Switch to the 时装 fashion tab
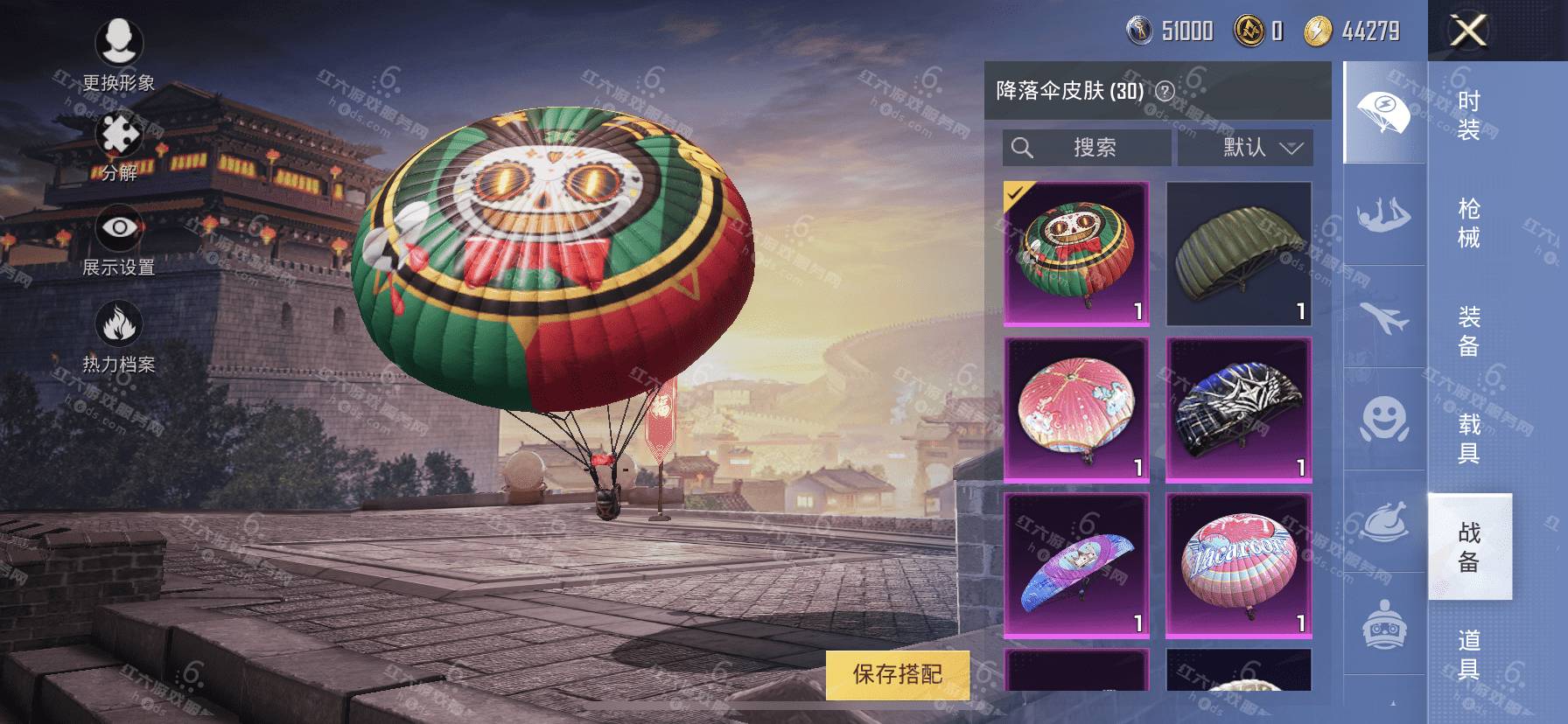This screenshot has width=1568, height=724. pos(1469,115)
